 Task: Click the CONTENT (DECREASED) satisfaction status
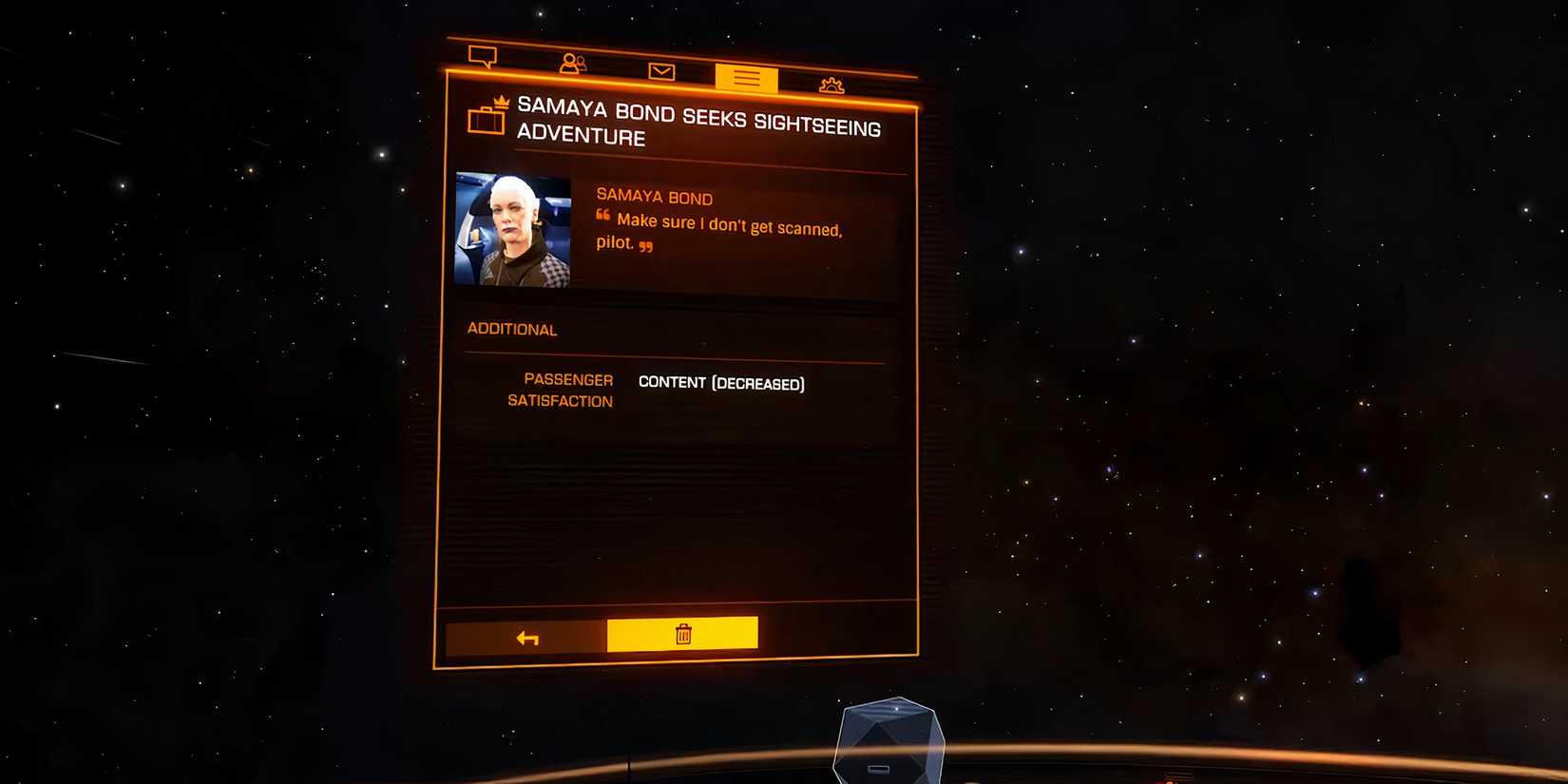721,383
